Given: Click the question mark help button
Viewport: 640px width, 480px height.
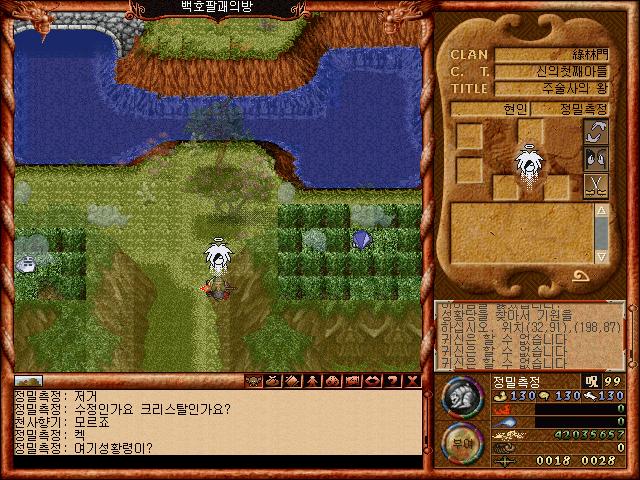Looking at the screenshot, I should click(392, 381).
